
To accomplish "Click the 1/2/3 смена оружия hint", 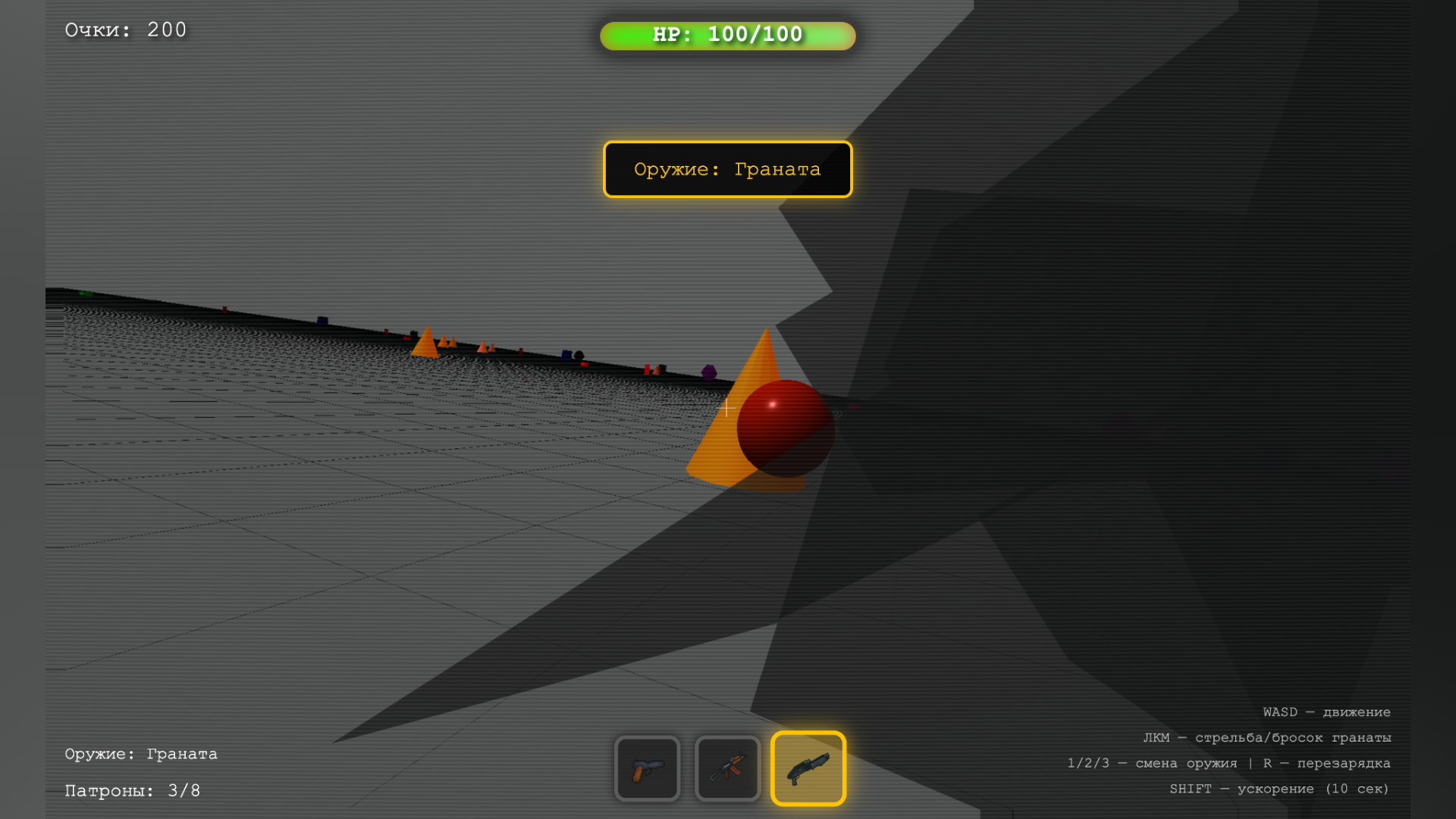I will click(1228, 763).
